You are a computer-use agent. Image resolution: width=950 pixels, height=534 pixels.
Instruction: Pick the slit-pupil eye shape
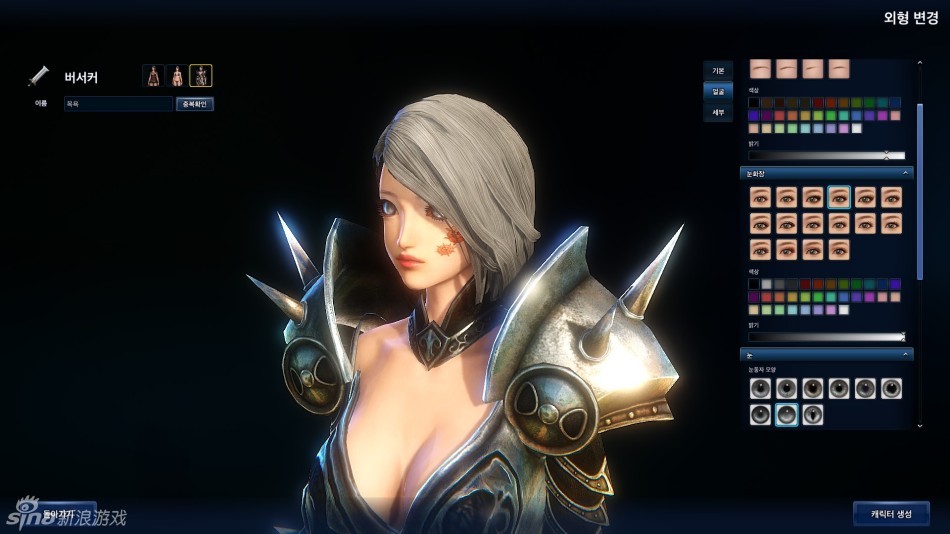(x=813, y=415)
